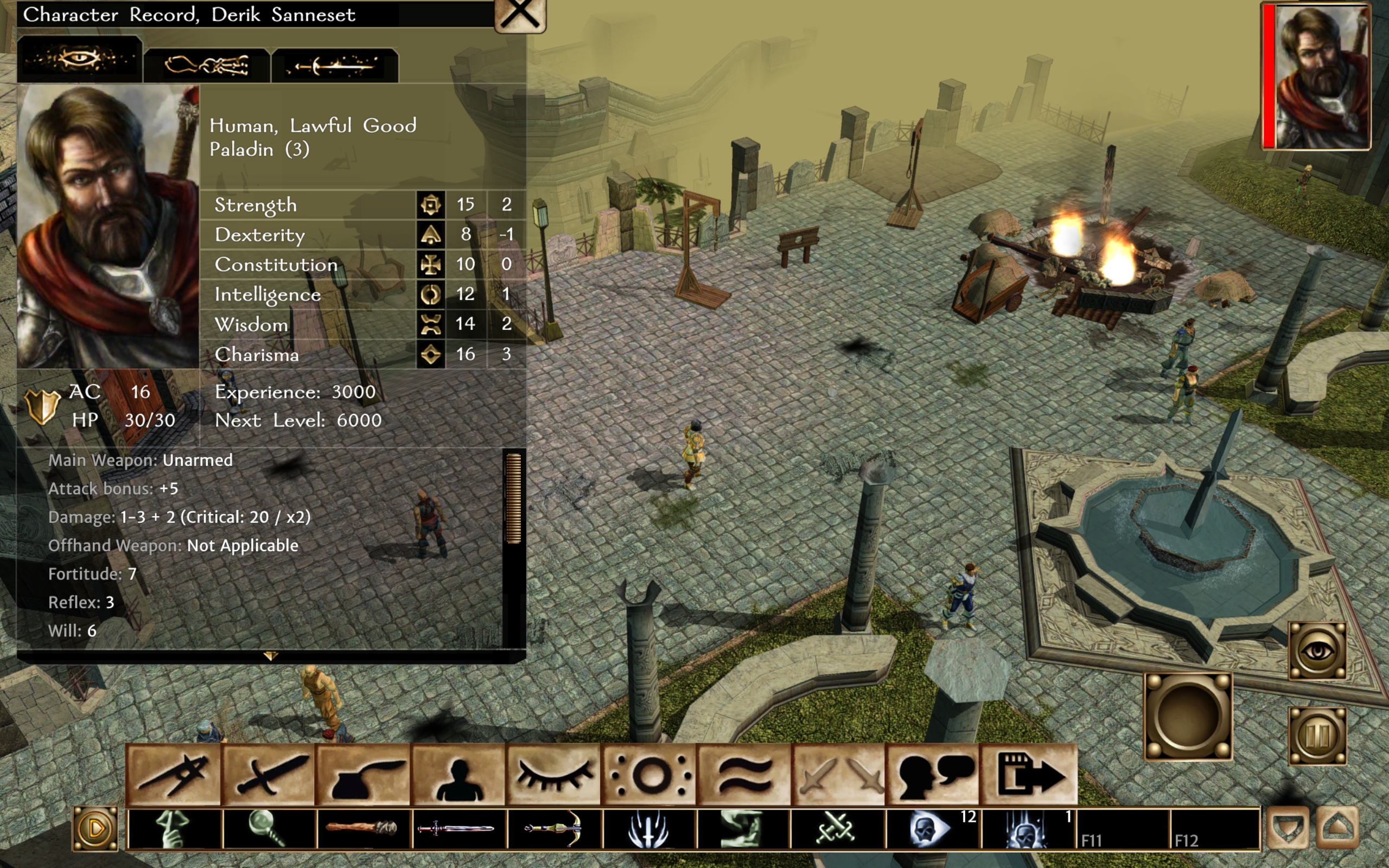Click the round eye button

coord(1317,651)
